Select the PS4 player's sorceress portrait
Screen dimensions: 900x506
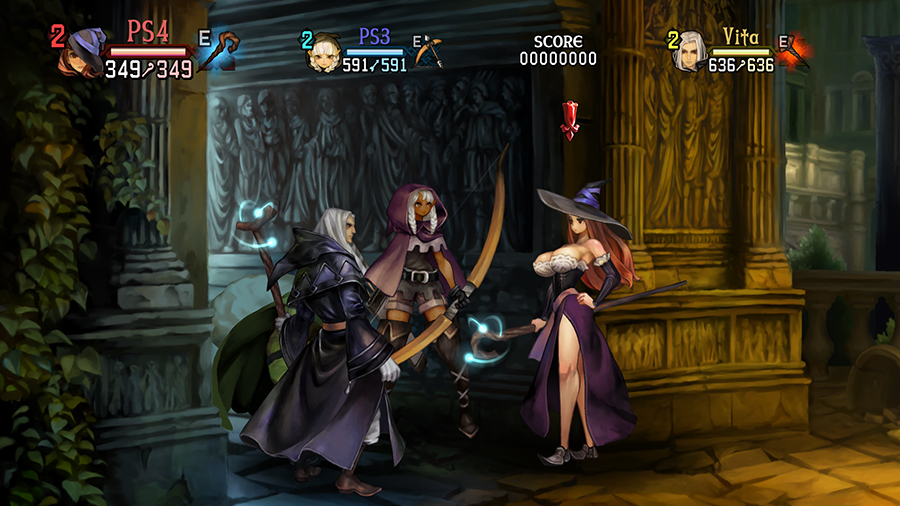(x=84, y=53)
